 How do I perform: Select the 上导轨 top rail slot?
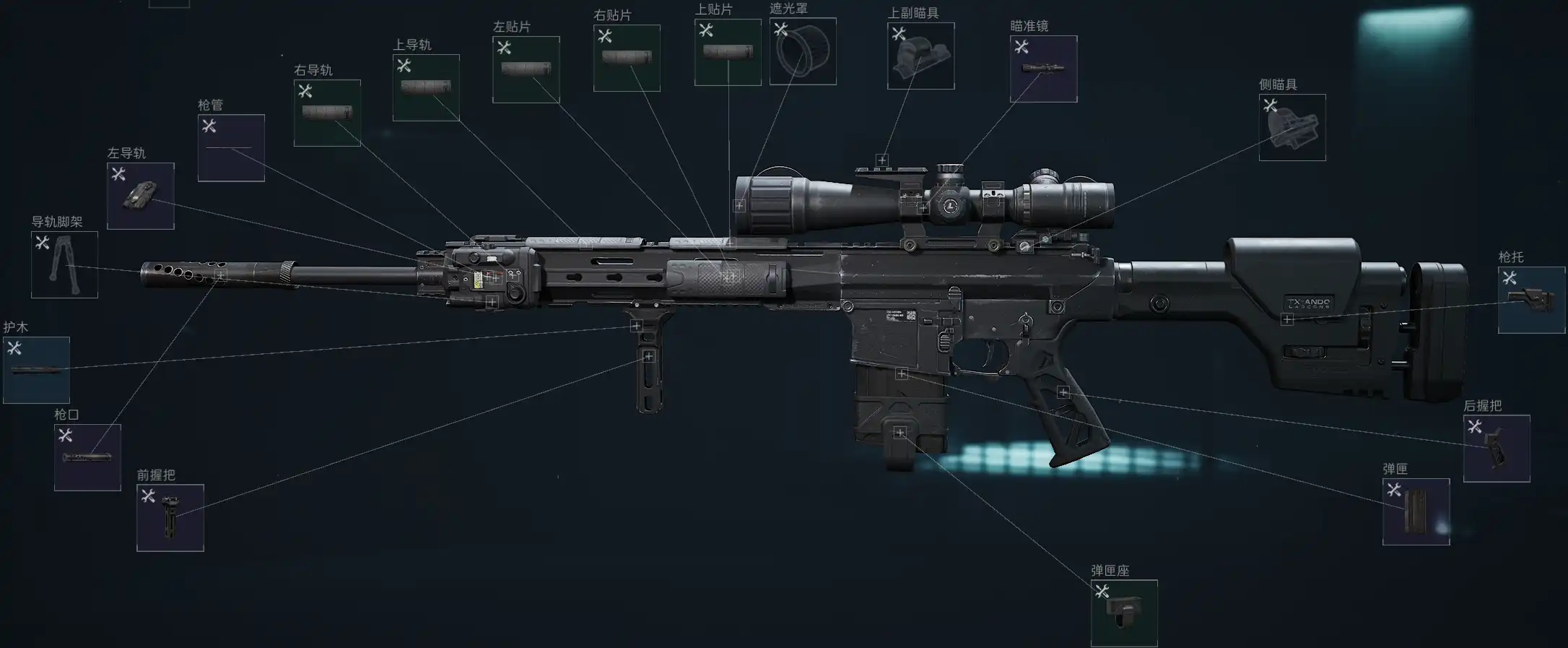tap(426, 87)
